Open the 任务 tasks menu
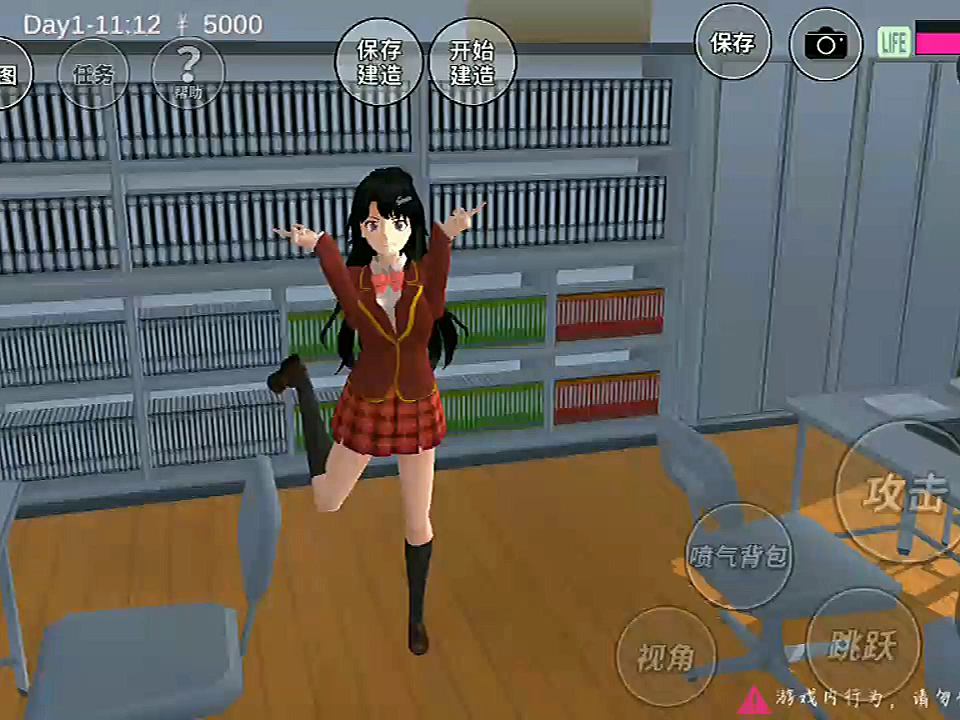960x720 pixels. [x=93, y=72]
